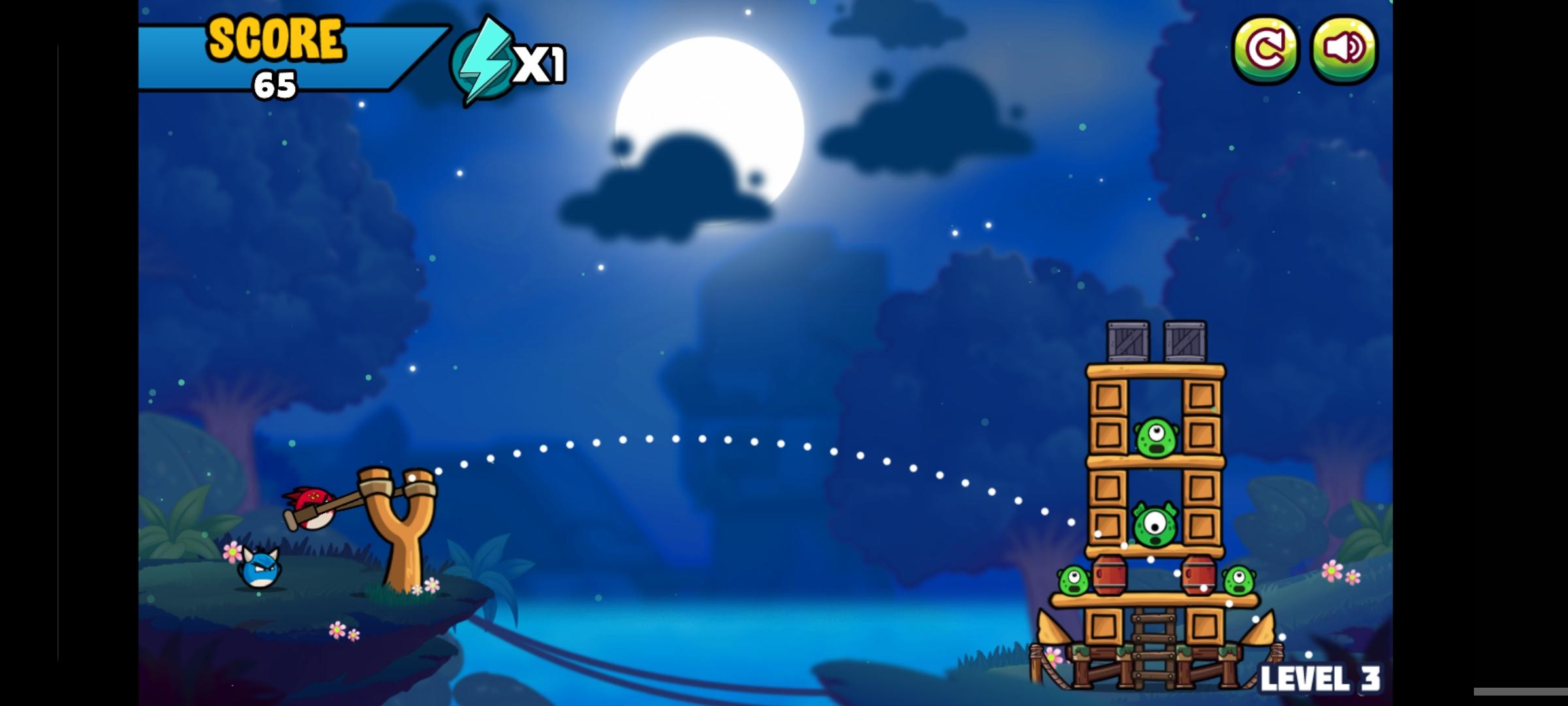Click the top green monster on the tower
The image size is (1568, 706).
1156,439
